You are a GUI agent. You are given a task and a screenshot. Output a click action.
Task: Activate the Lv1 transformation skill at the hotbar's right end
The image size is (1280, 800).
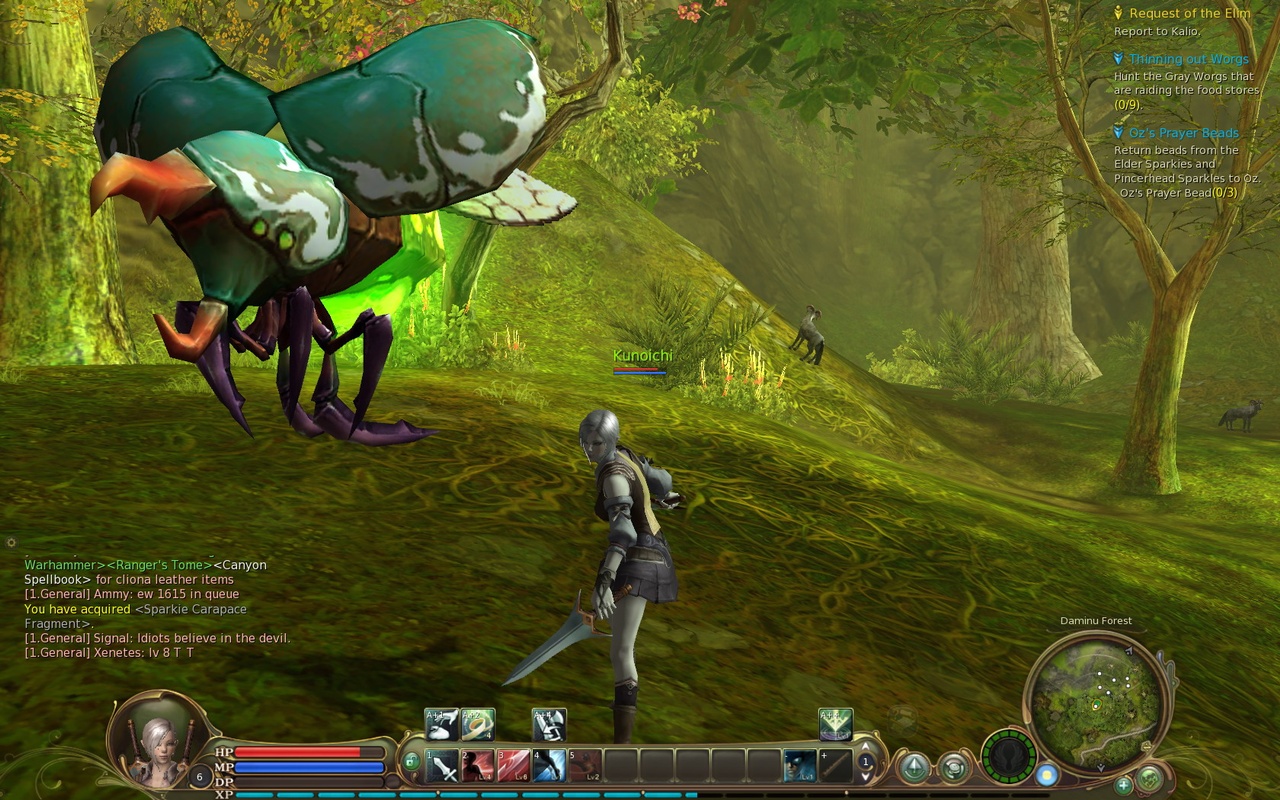(802, 766)
